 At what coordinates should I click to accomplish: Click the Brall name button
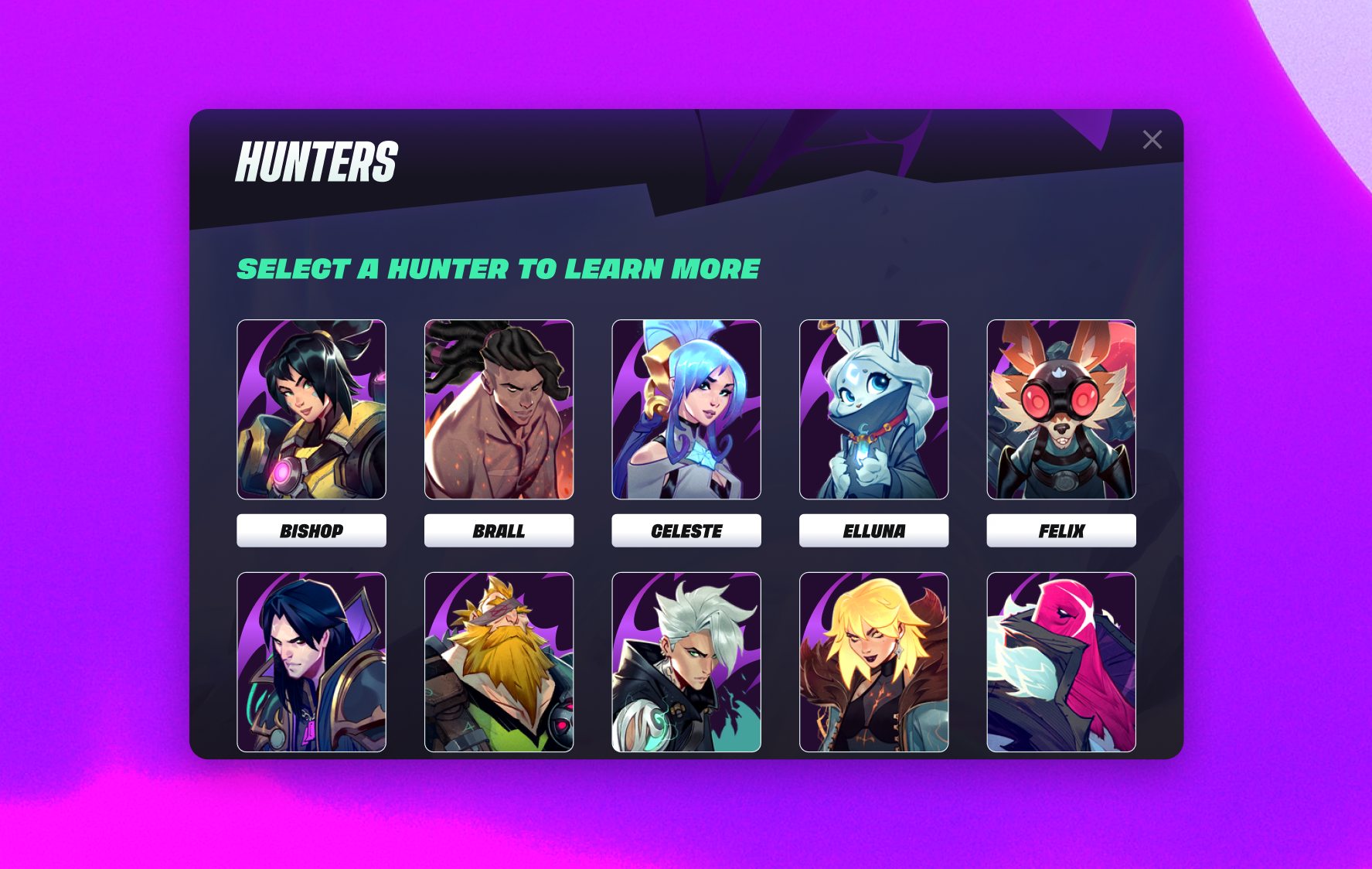tap(499, 531)
